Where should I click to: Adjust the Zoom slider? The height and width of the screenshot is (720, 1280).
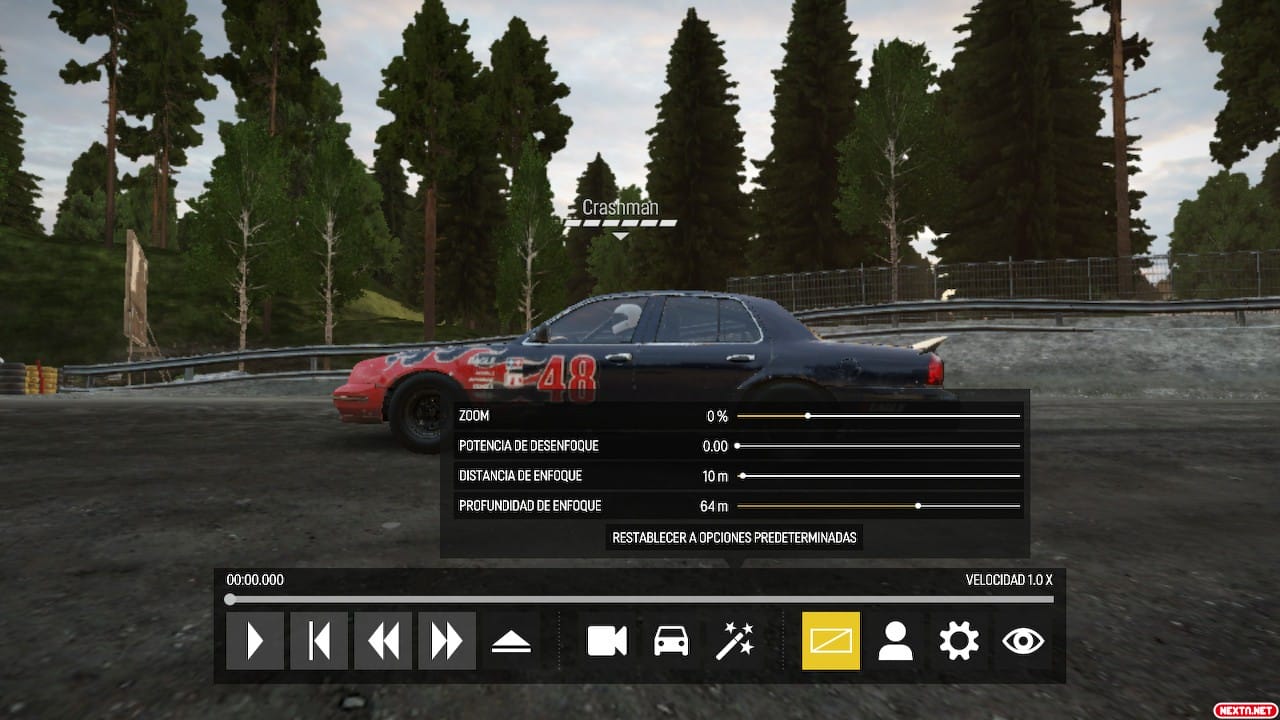click(x=808, y=416)
